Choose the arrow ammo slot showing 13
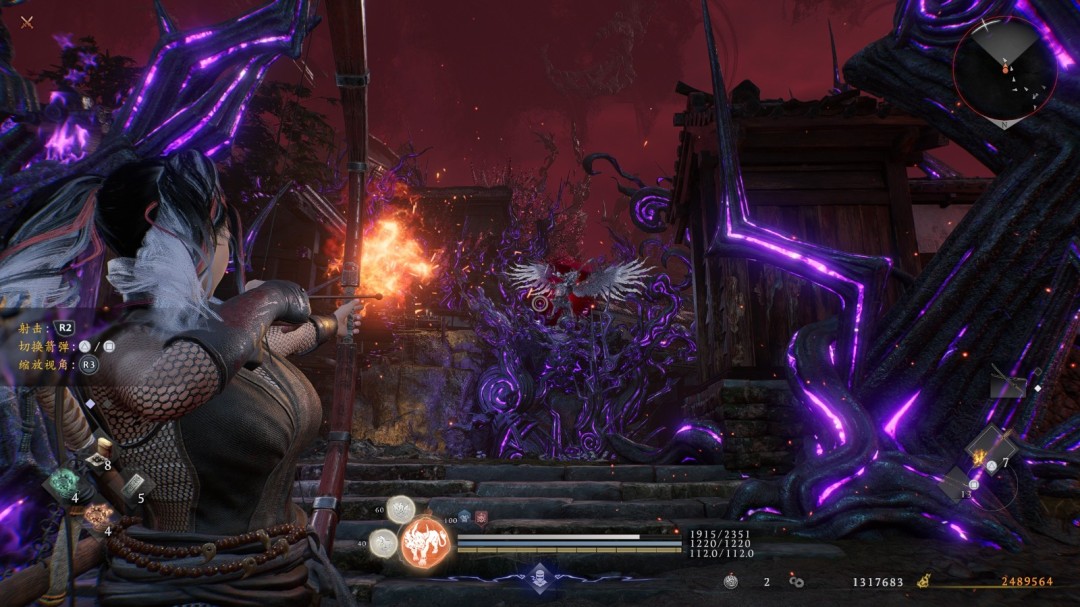 [956, 483]
